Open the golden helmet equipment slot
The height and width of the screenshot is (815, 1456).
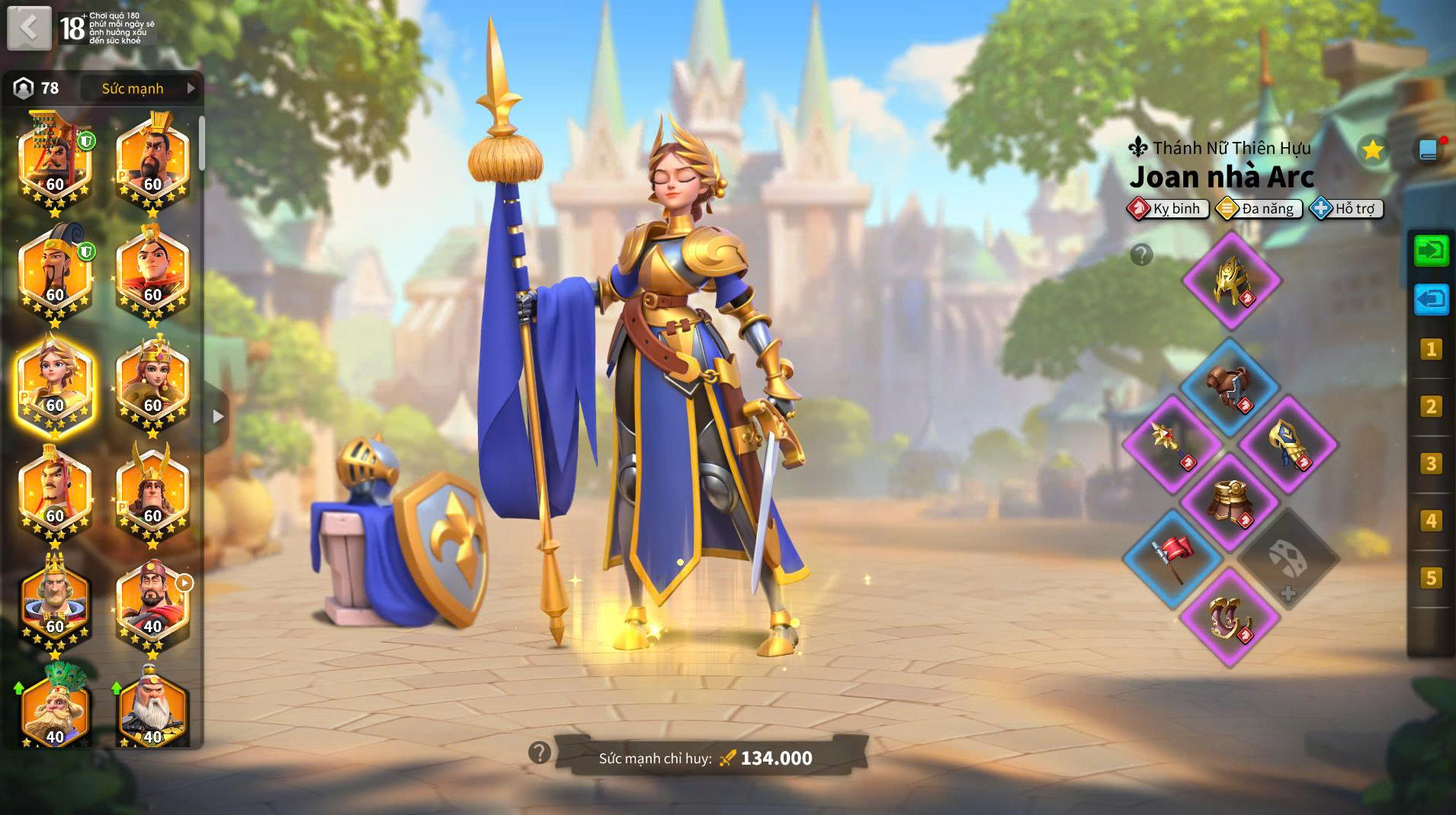1231,281
